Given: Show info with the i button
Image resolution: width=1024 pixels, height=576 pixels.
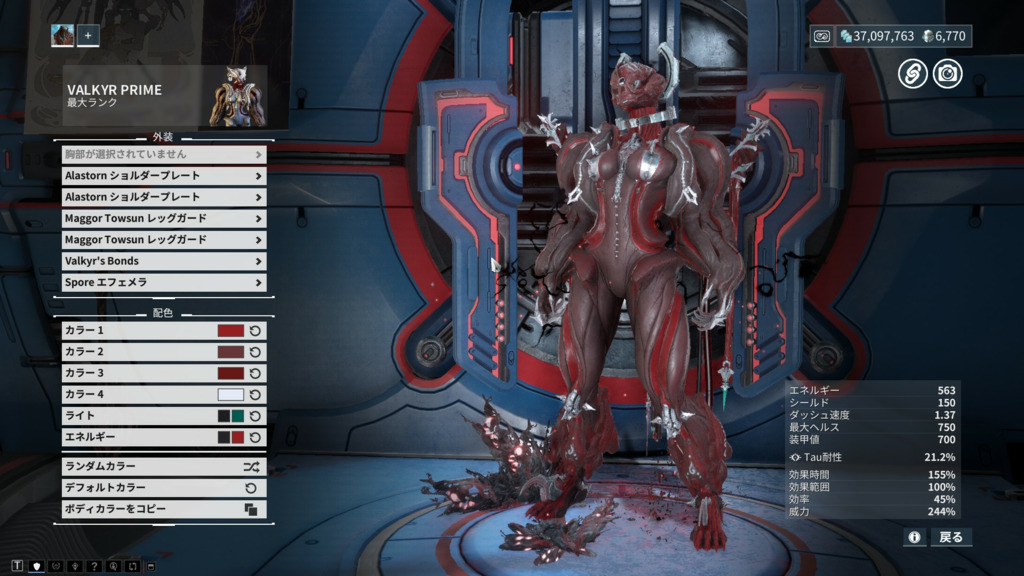Looking at the screenshot, I should pos(914,537).
